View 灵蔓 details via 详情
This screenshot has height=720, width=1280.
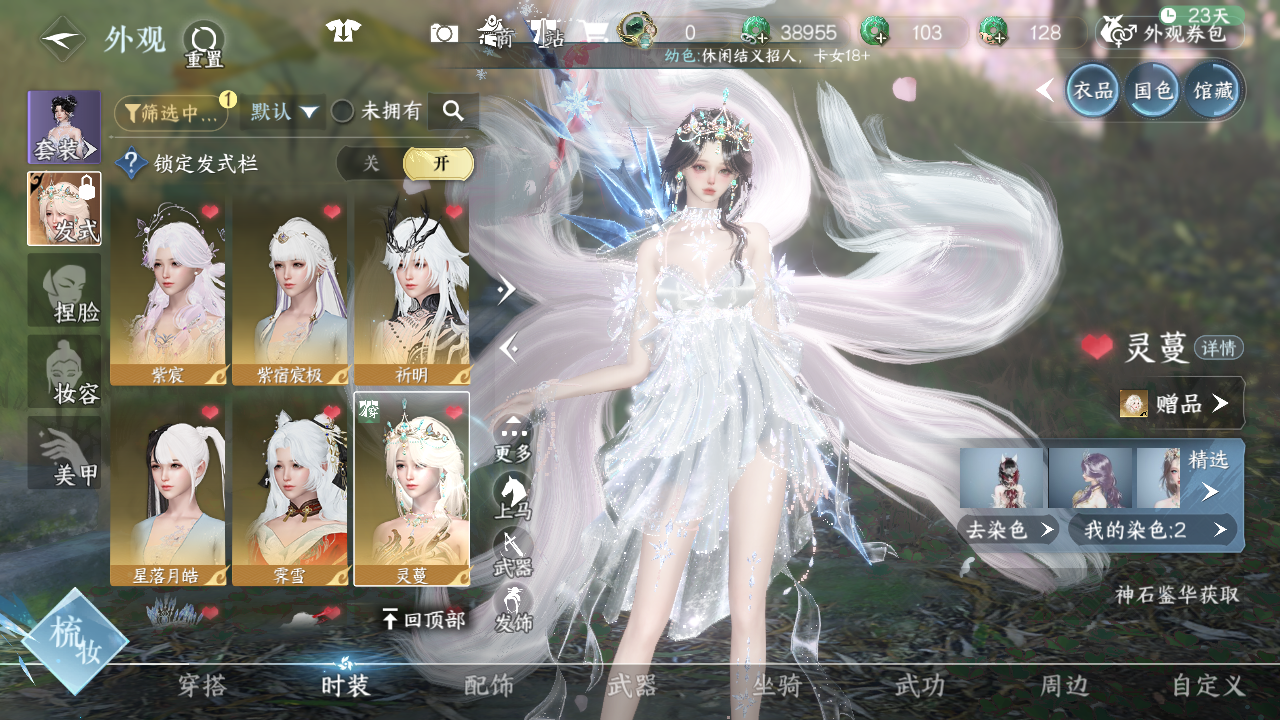1219,348
